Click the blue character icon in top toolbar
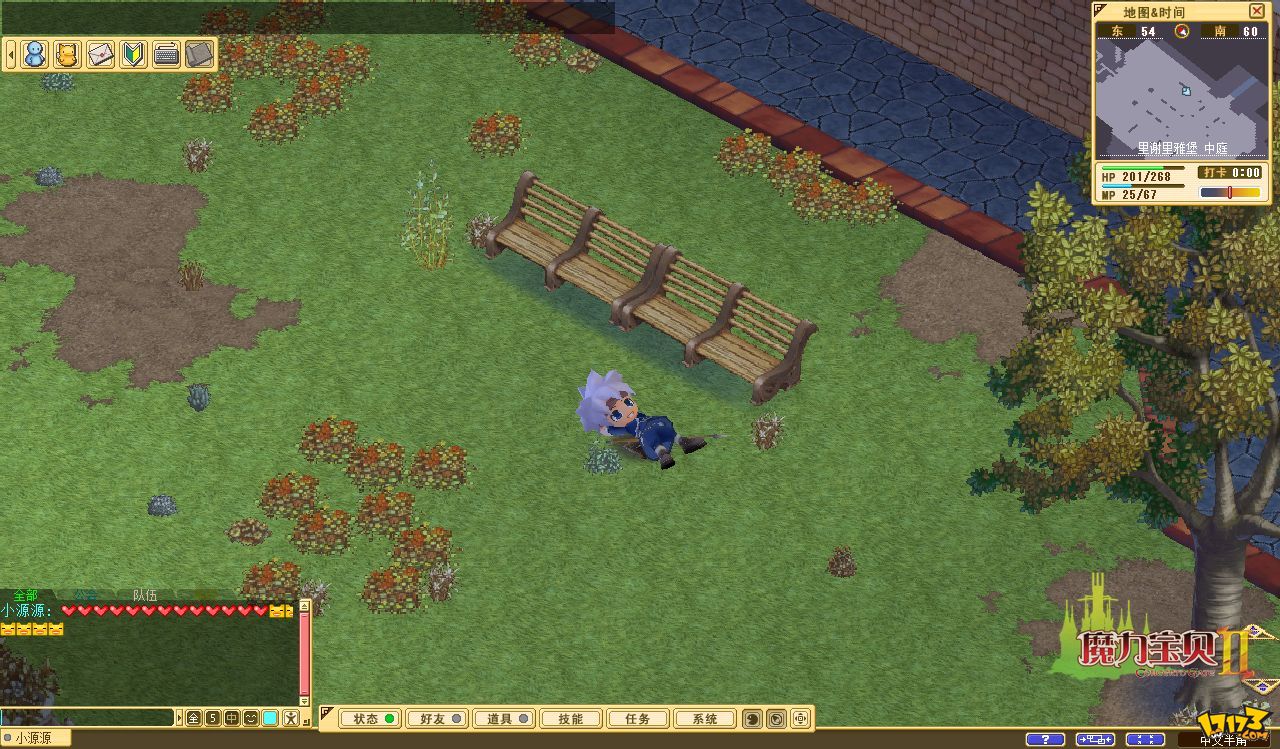Screen dimensions: 1280x749 click(x=35, y=54)
